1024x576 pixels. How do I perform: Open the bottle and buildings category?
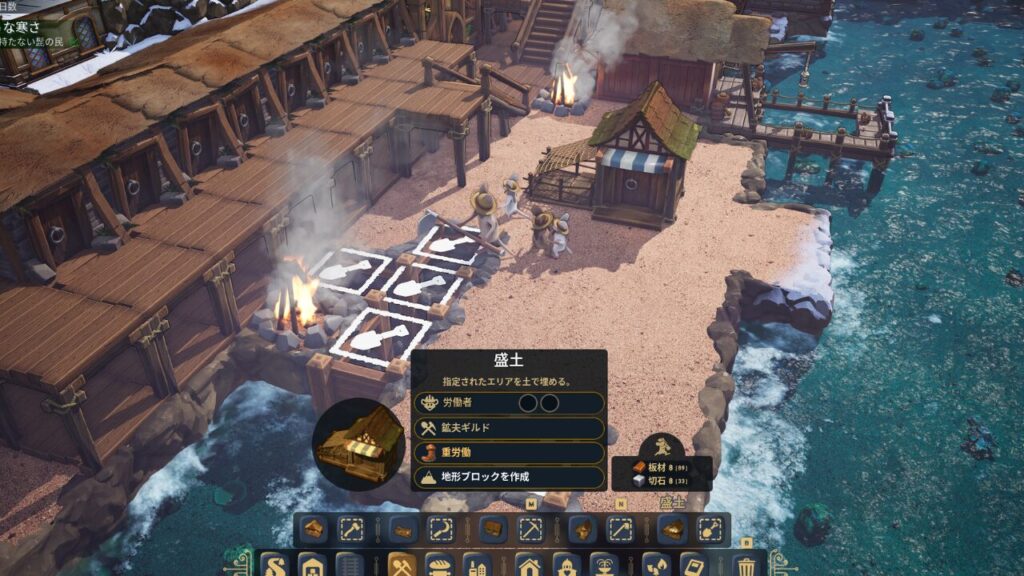477,566
